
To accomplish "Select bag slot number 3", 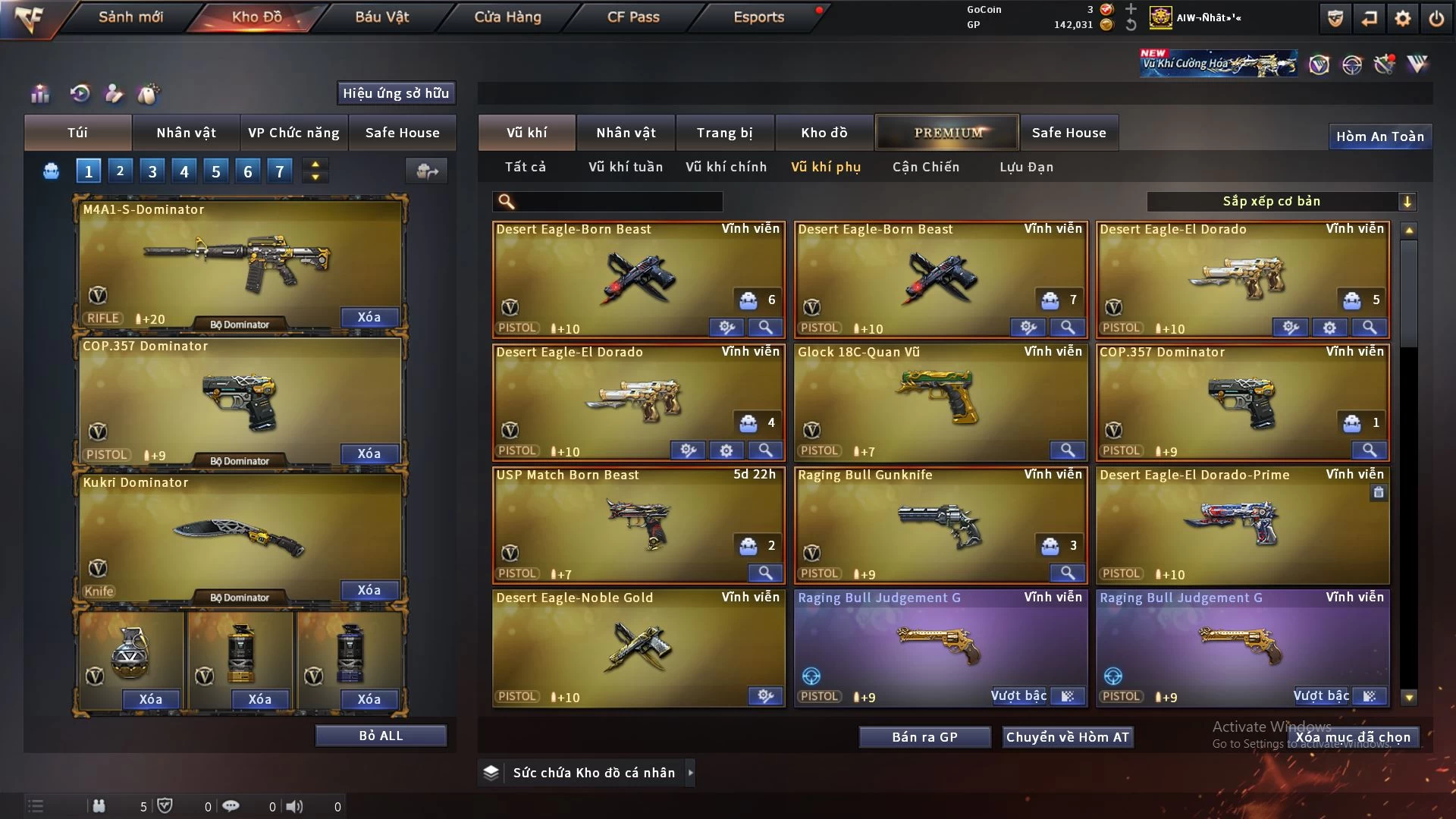I will (152, 171).
